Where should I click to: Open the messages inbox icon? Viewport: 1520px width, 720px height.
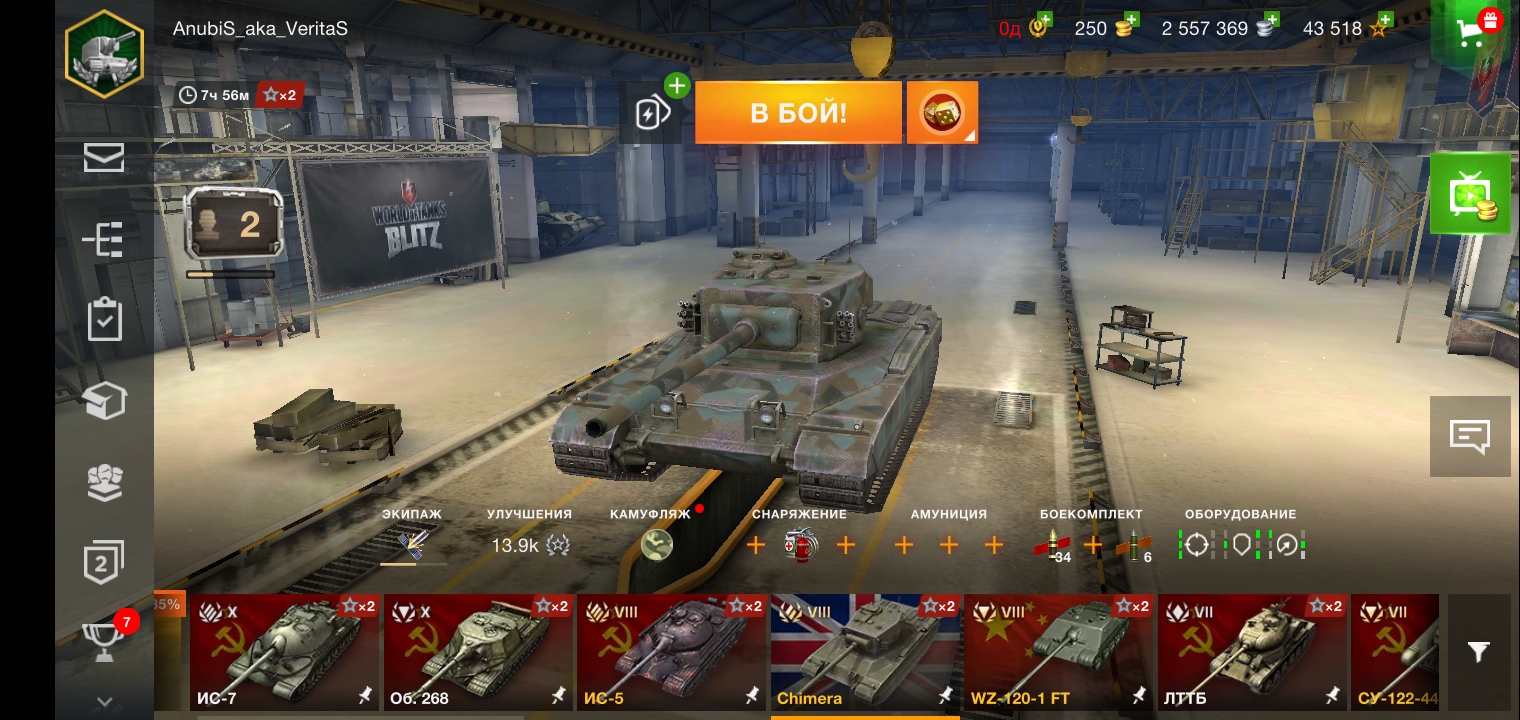pyautogui.click(x=104, y=157)
